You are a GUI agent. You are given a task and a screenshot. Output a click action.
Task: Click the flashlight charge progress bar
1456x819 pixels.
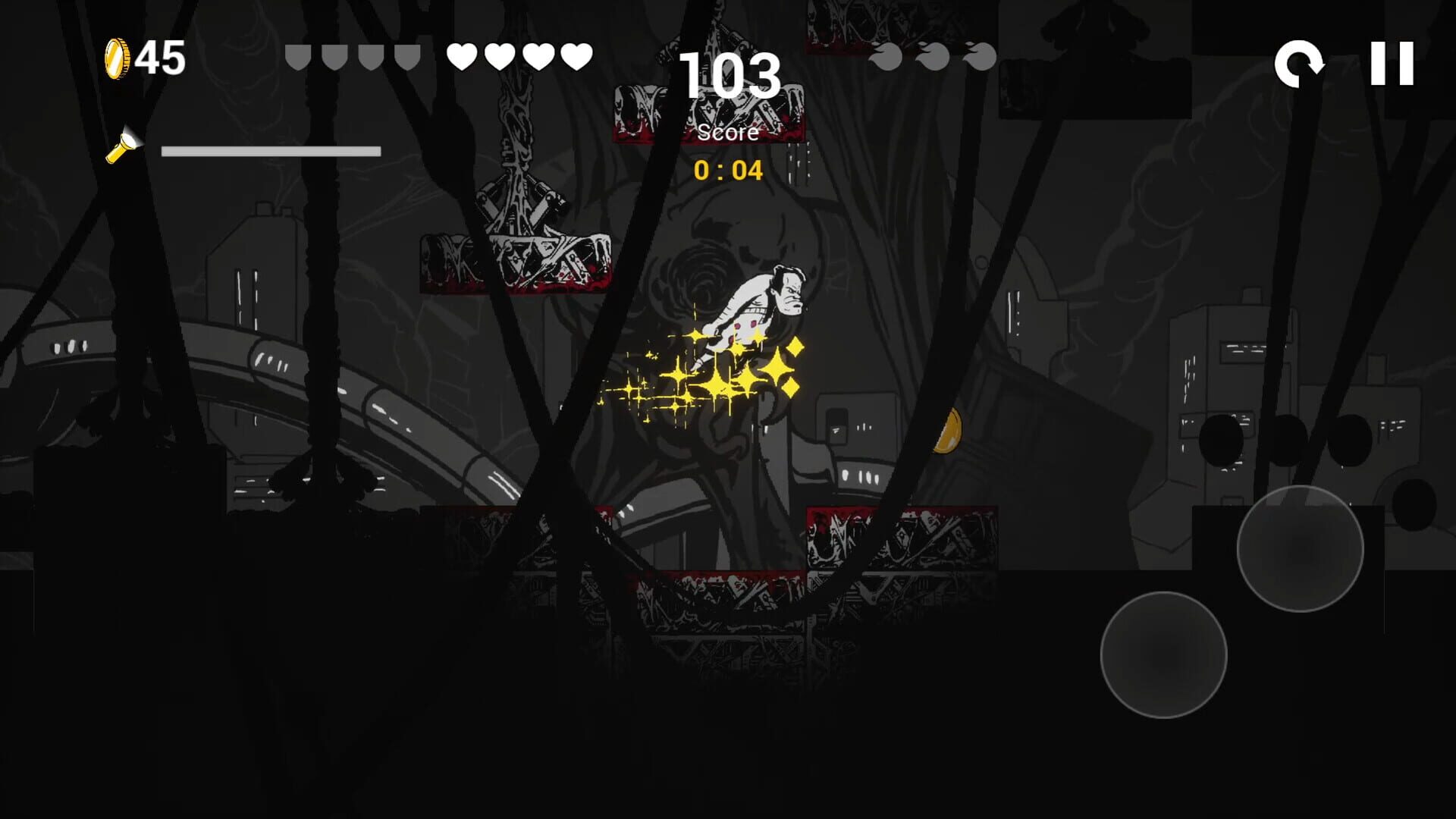tap(269, 151)
